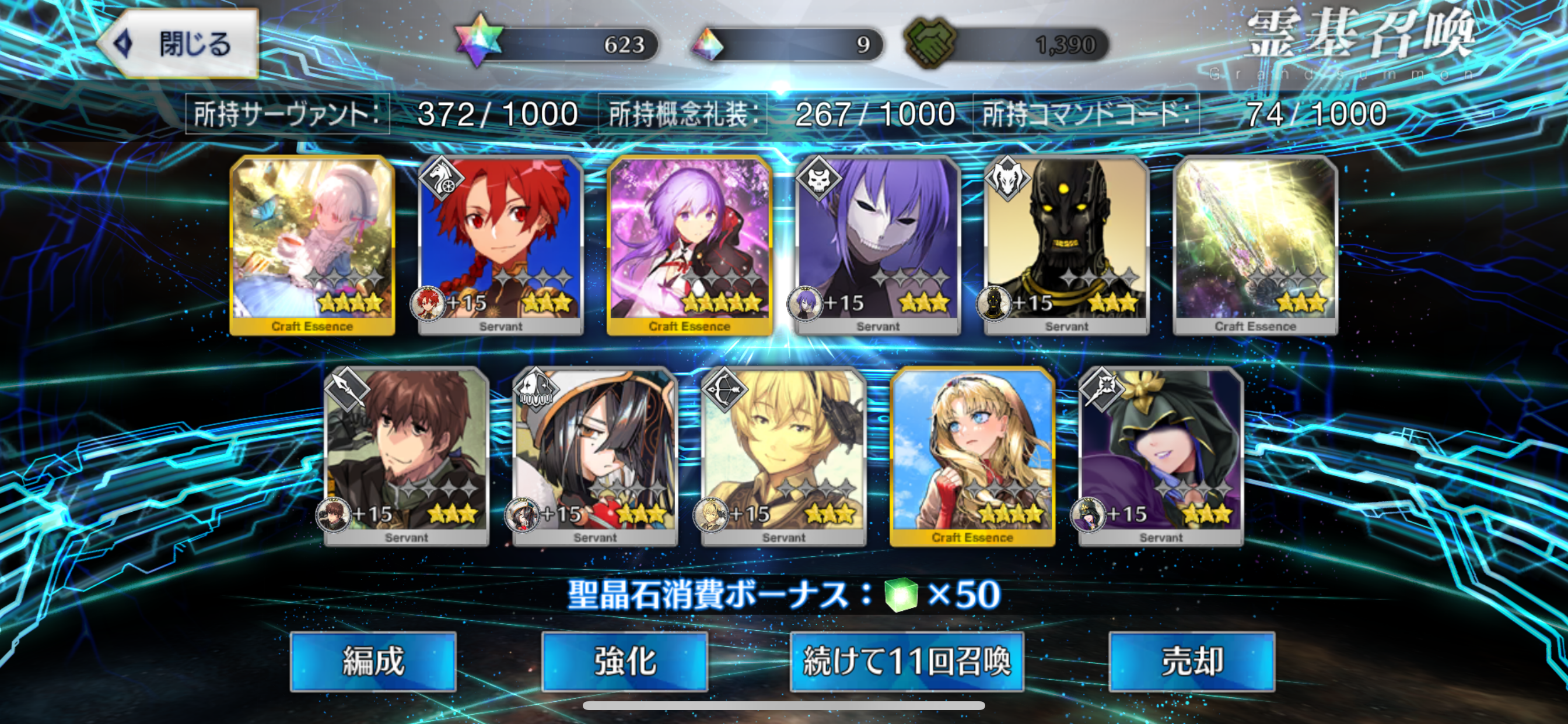Choose the hooded Caster servant card
Viewport: 1568px width, 724px height.
tap(1161, 456)
